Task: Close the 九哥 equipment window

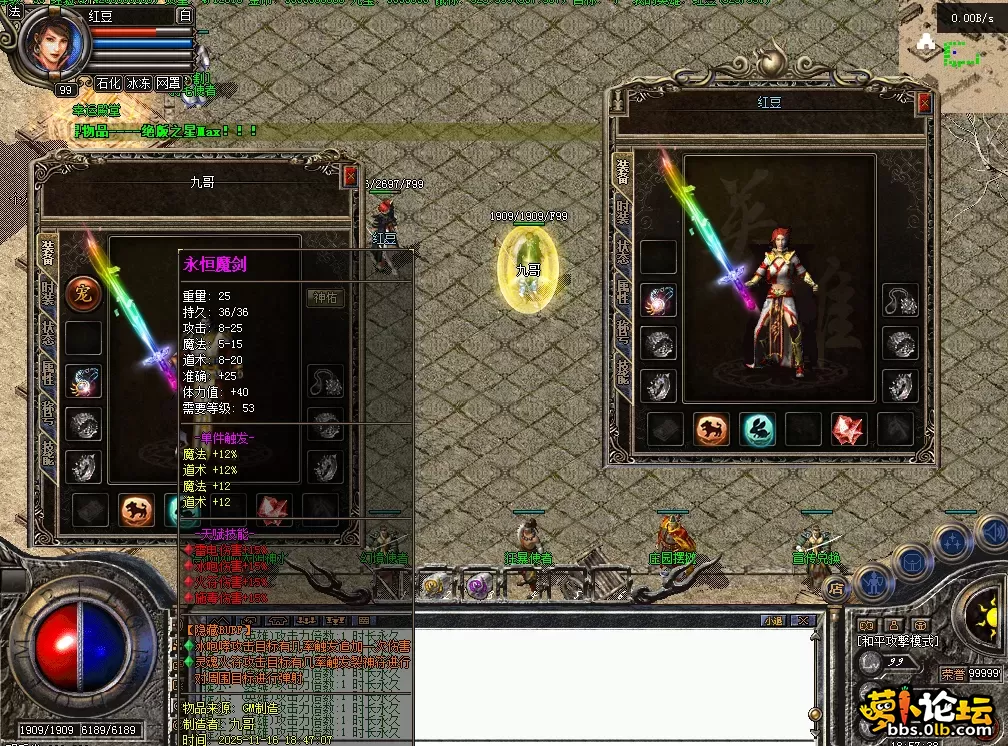Action: [x=349, y=176]
